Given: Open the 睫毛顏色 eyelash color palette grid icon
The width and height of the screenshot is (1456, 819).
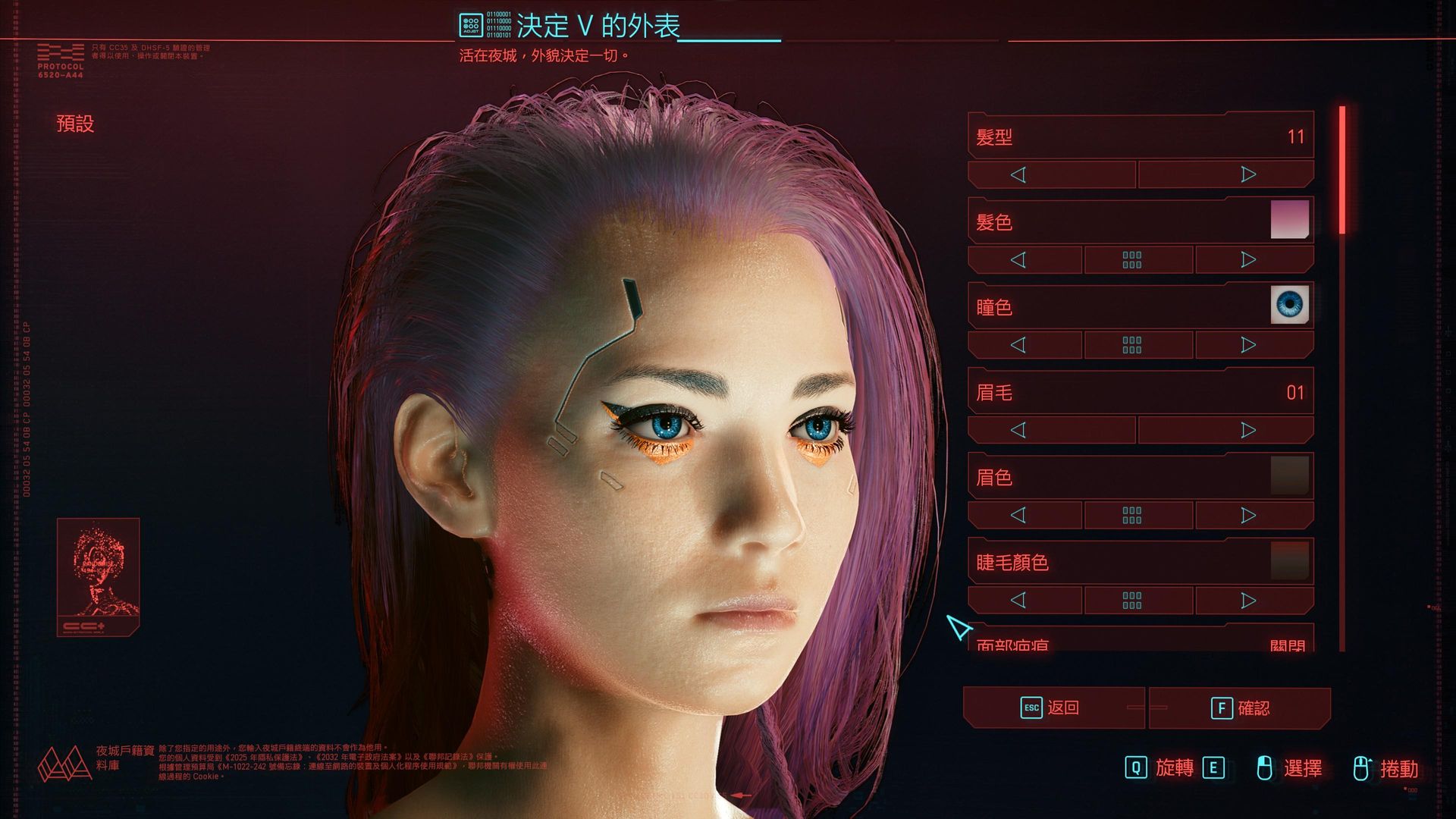Looking at the screenshot, I should pos(1131,600).
